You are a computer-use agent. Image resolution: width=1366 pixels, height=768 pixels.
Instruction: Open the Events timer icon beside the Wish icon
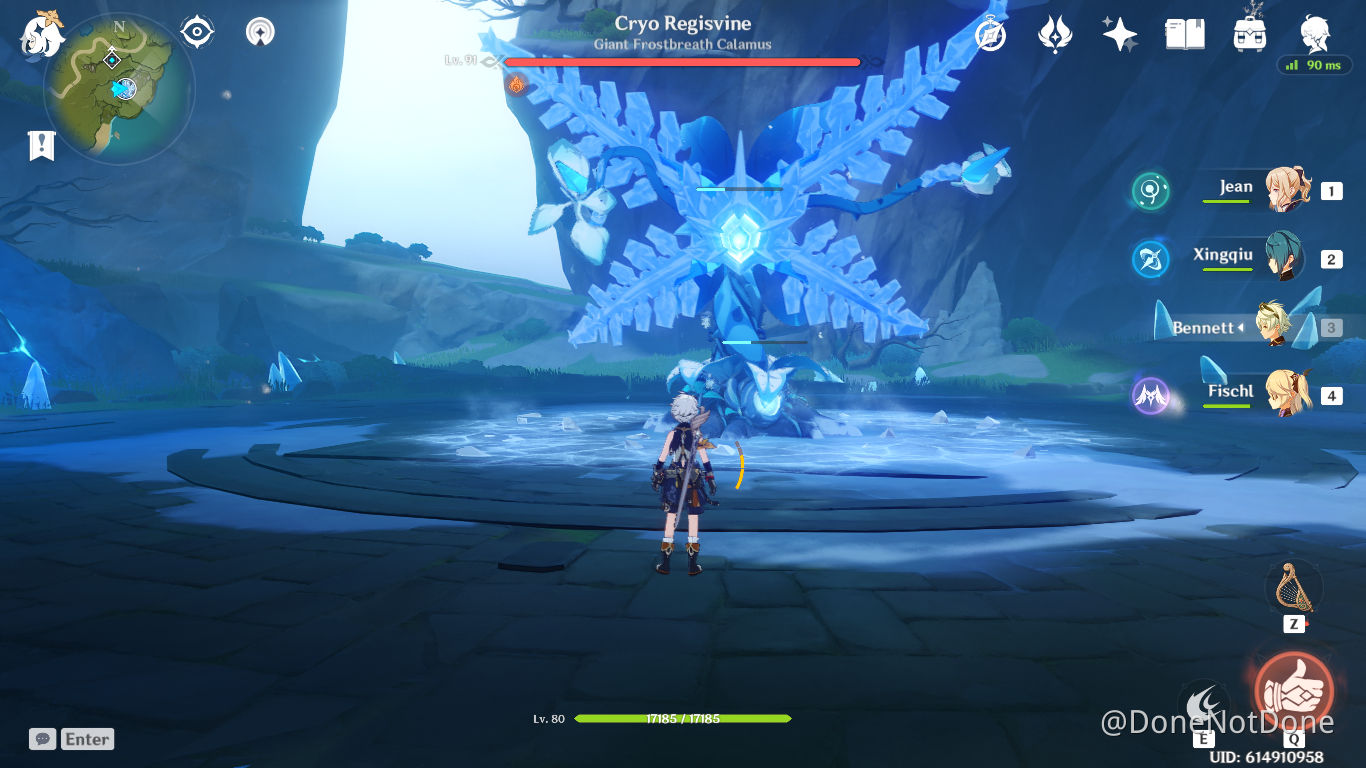[988, 33]
